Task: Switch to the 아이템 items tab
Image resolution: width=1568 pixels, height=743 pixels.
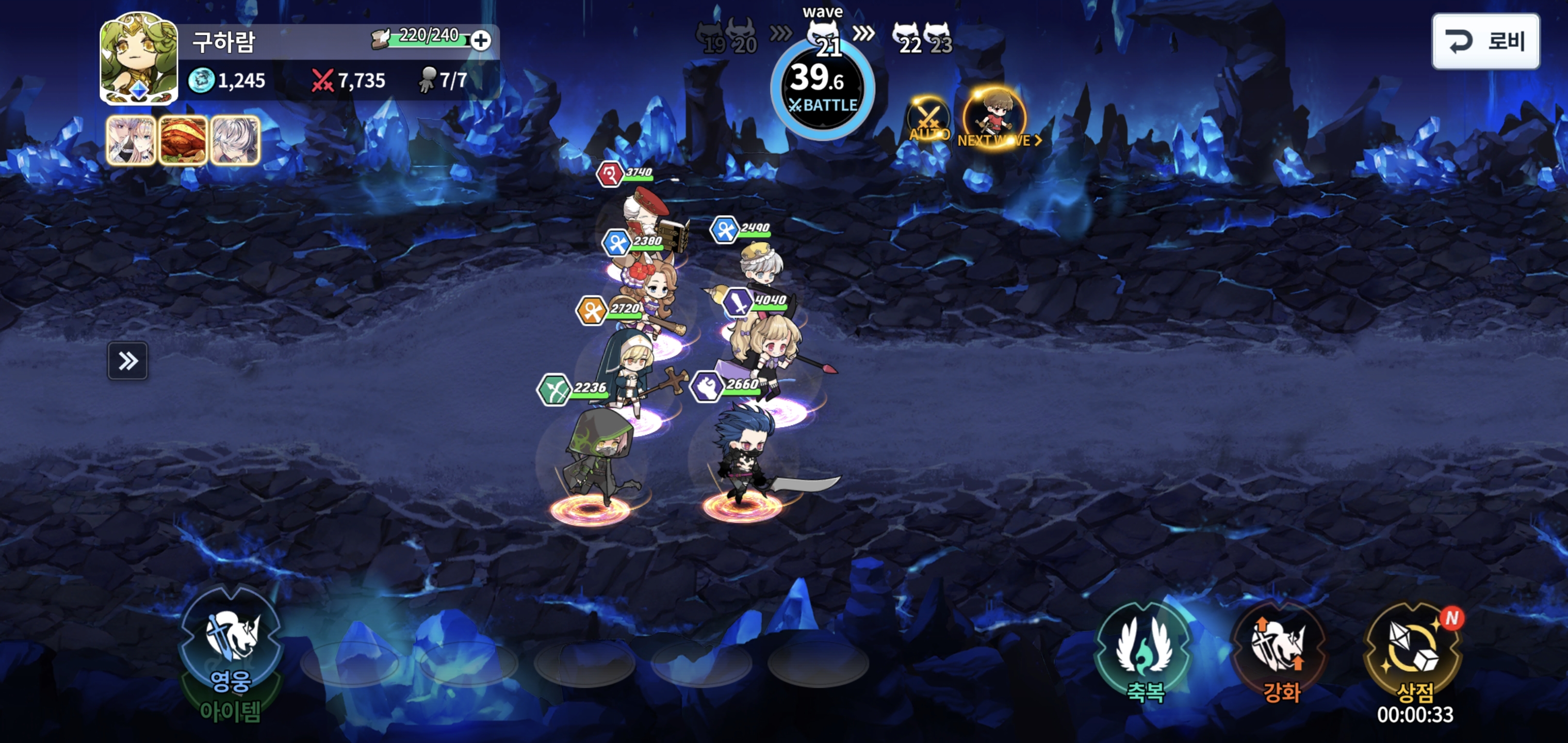Action: (x=230, y=712)
